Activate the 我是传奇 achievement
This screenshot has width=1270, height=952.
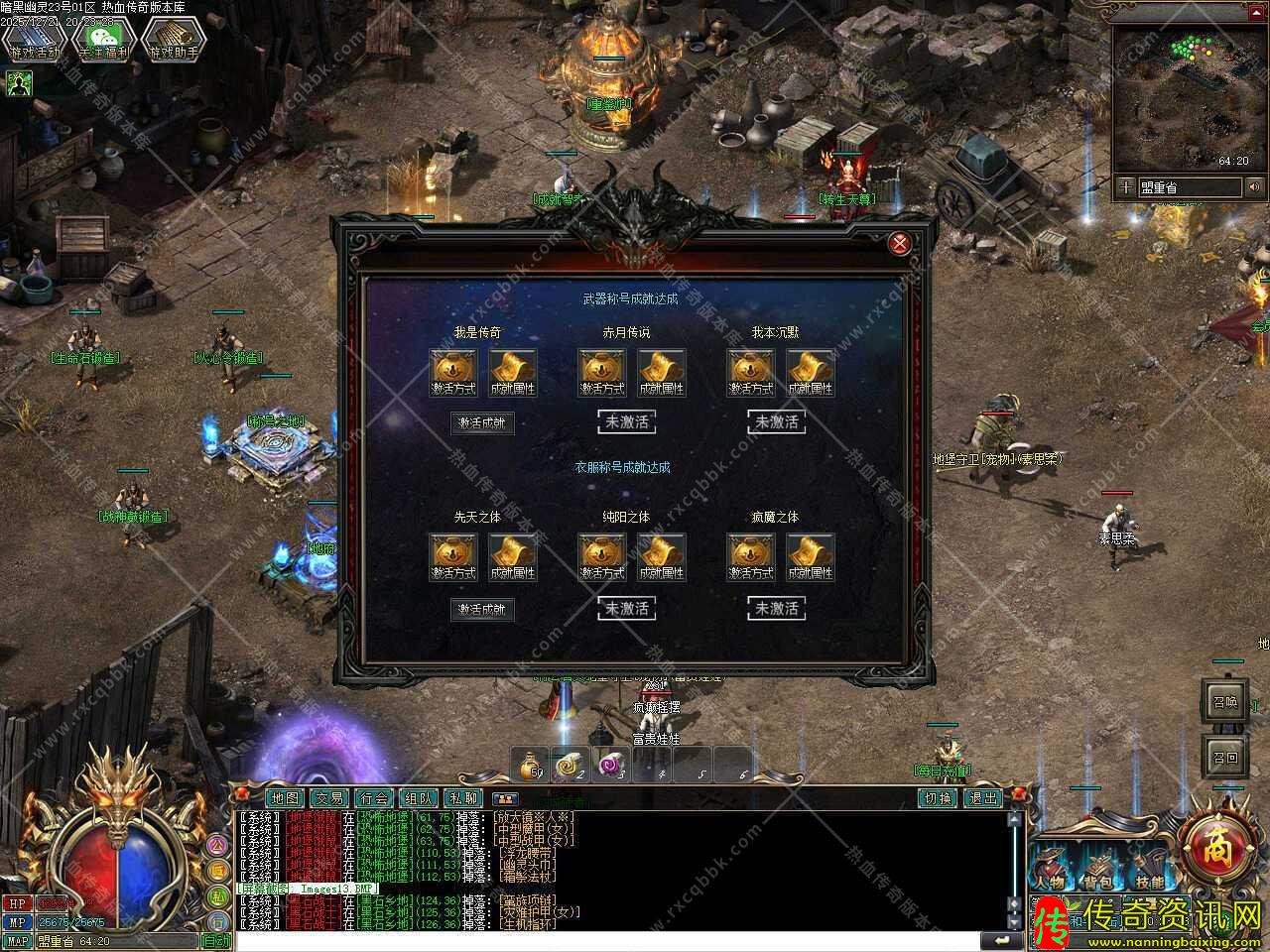point(482,423)
